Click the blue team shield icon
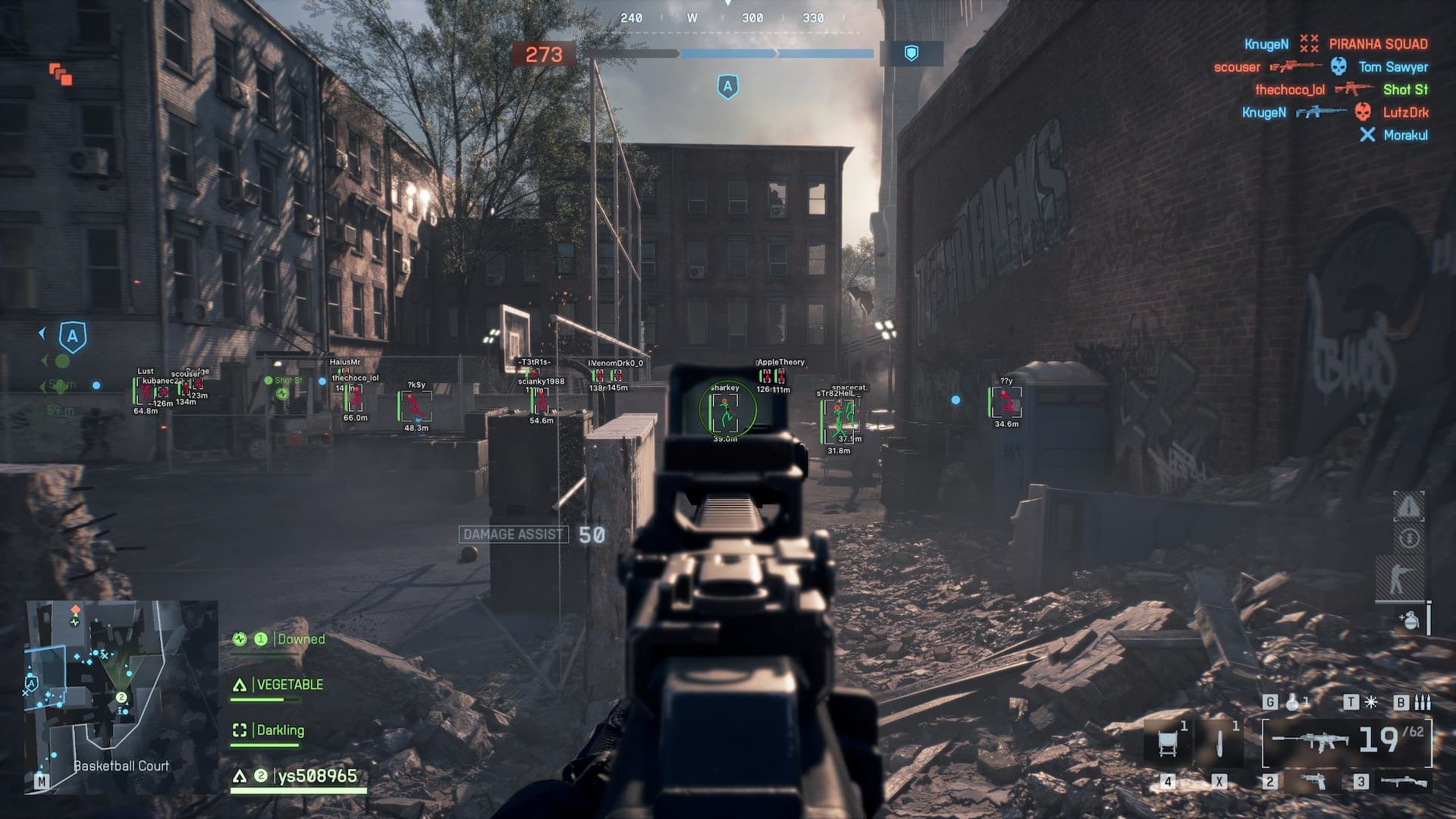The image size is (1456, 819). click(912, 53)
